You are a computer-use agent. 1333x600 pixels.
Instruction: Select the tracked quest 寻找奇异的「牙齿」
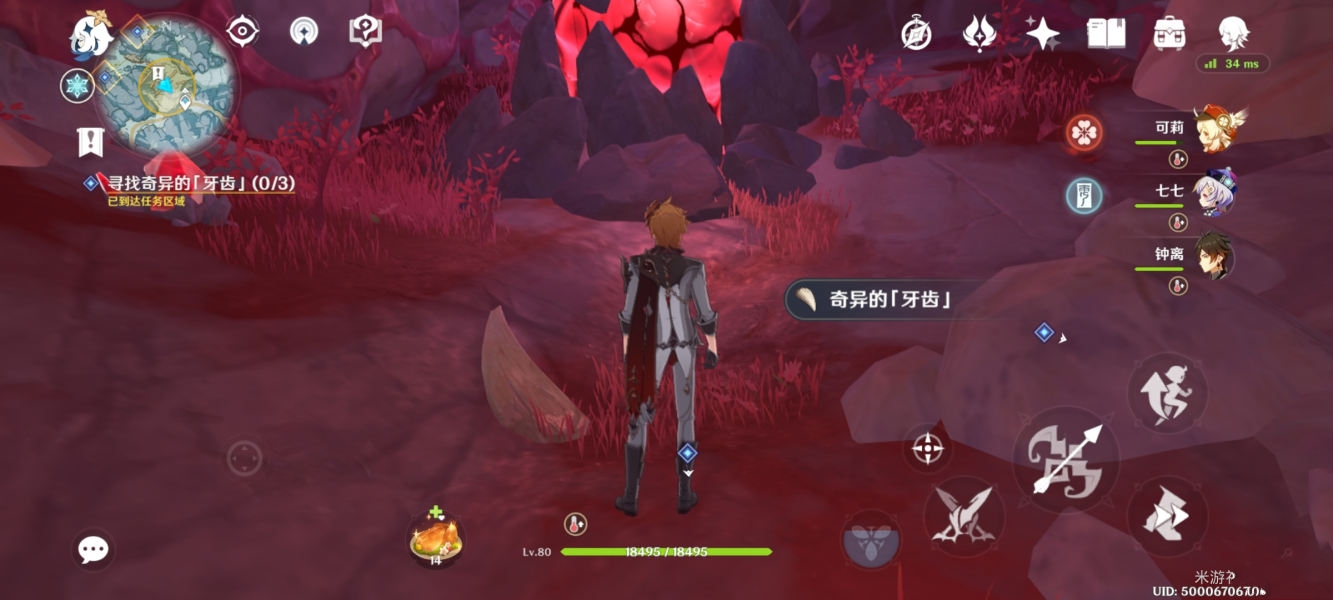(200, 185)
